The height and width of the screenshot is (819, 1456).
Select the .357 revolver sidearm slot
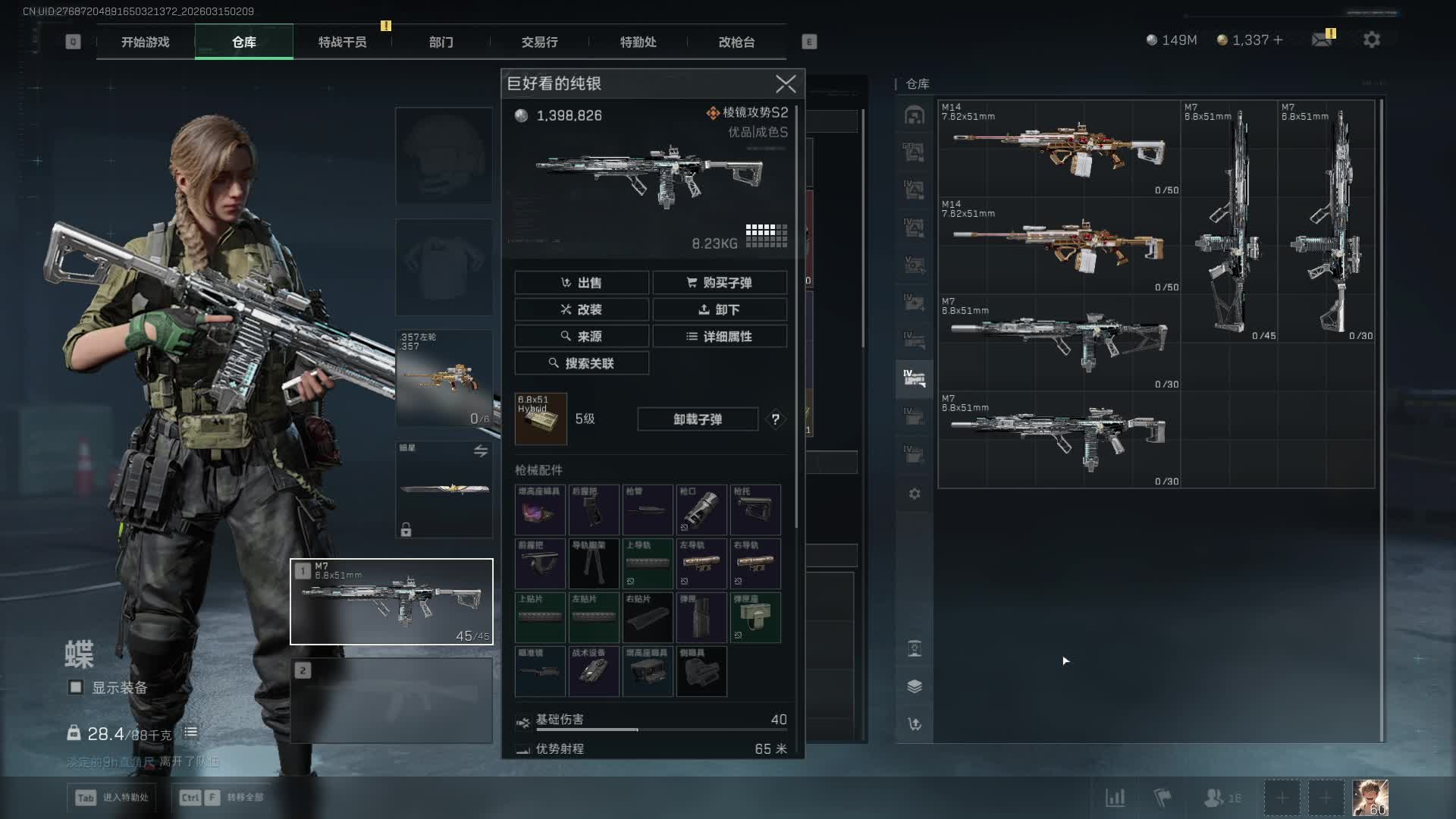coord(444,378)
